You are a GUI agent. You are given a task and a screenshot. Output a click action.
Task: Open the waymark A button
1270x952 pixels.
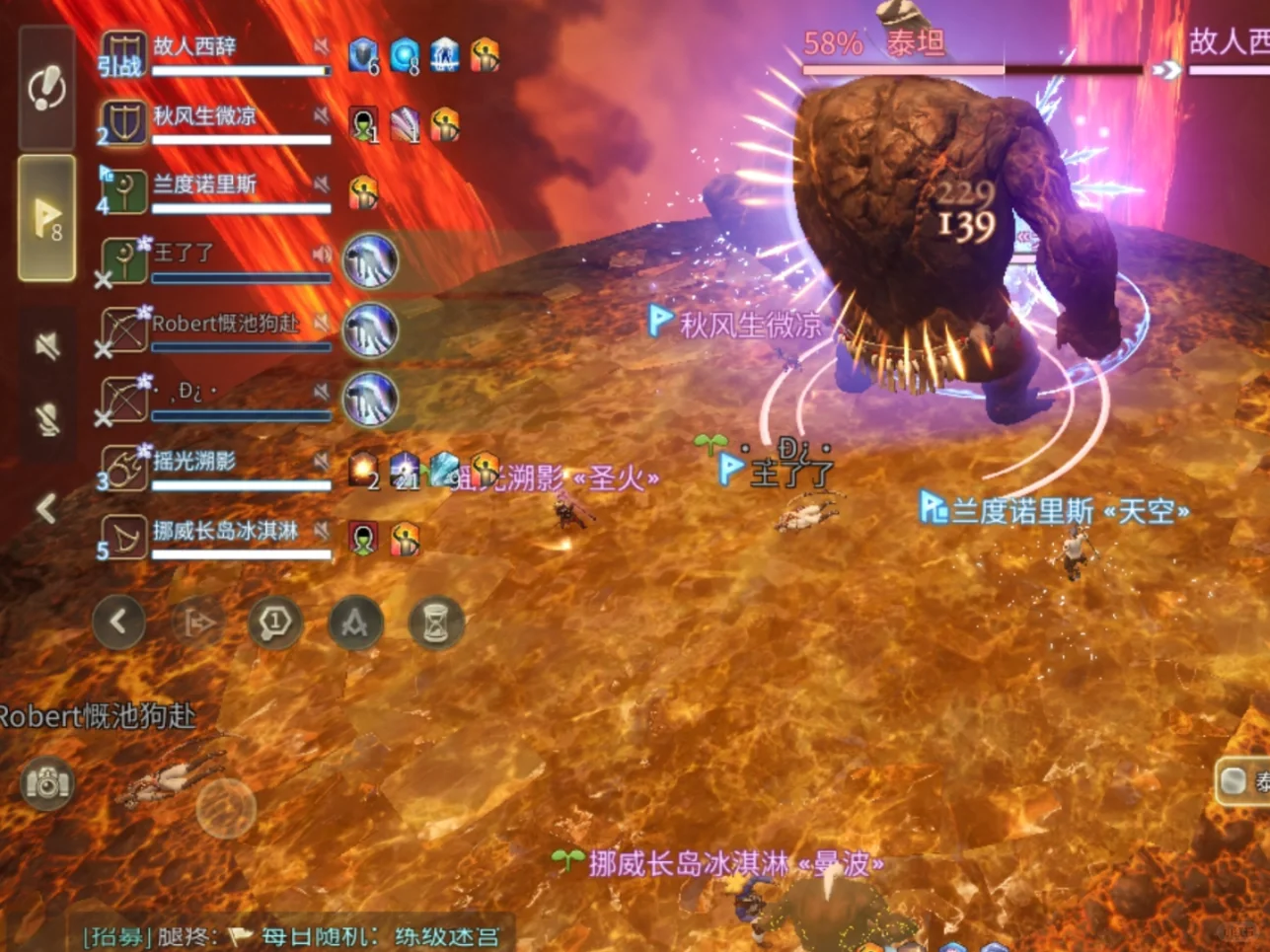(x=355, y=622)
